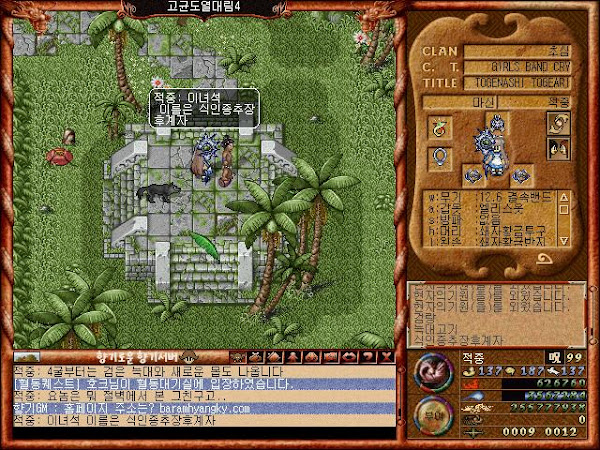Click the mushroom icon beside the server name

tap(186, 356)
